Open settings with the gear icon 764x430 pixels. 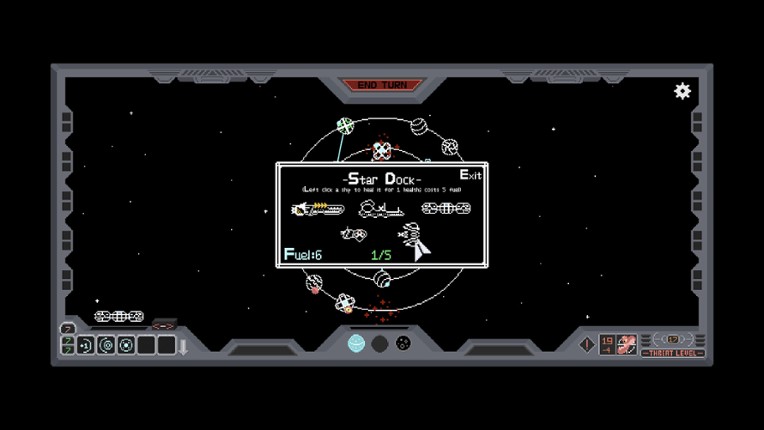pos(683,91)
